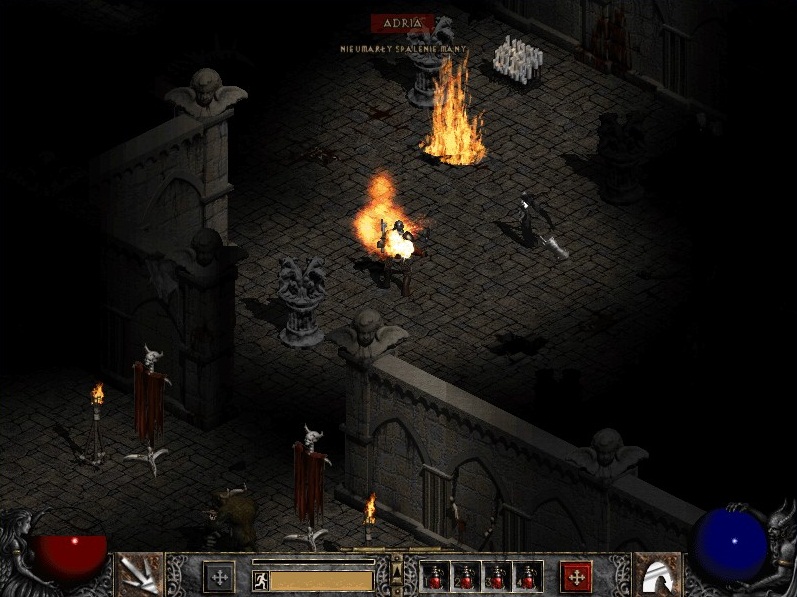Toggle run/walk with the running figure icon
797x597 pixels.
pos(261,580)
